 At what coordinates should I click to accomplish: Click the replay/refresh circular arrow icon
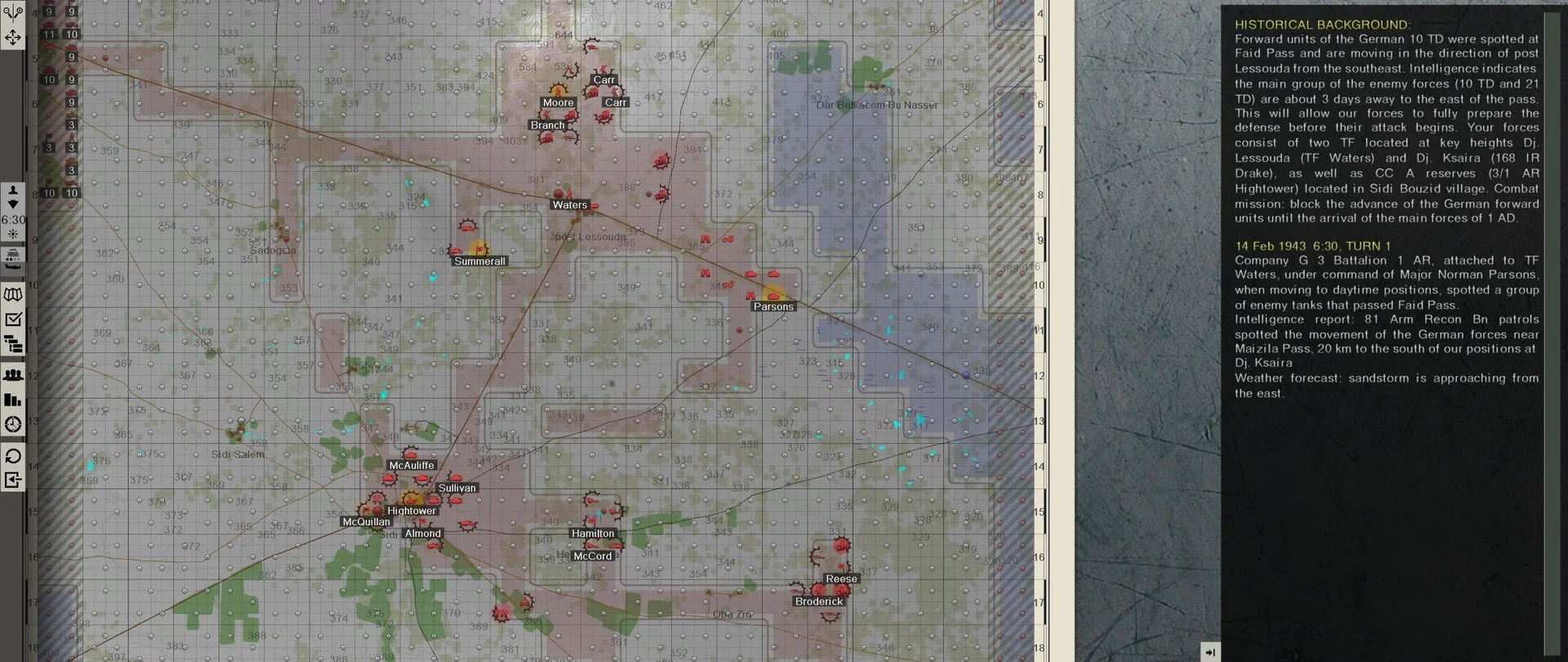pyautogui.click(x=12, y=456)
